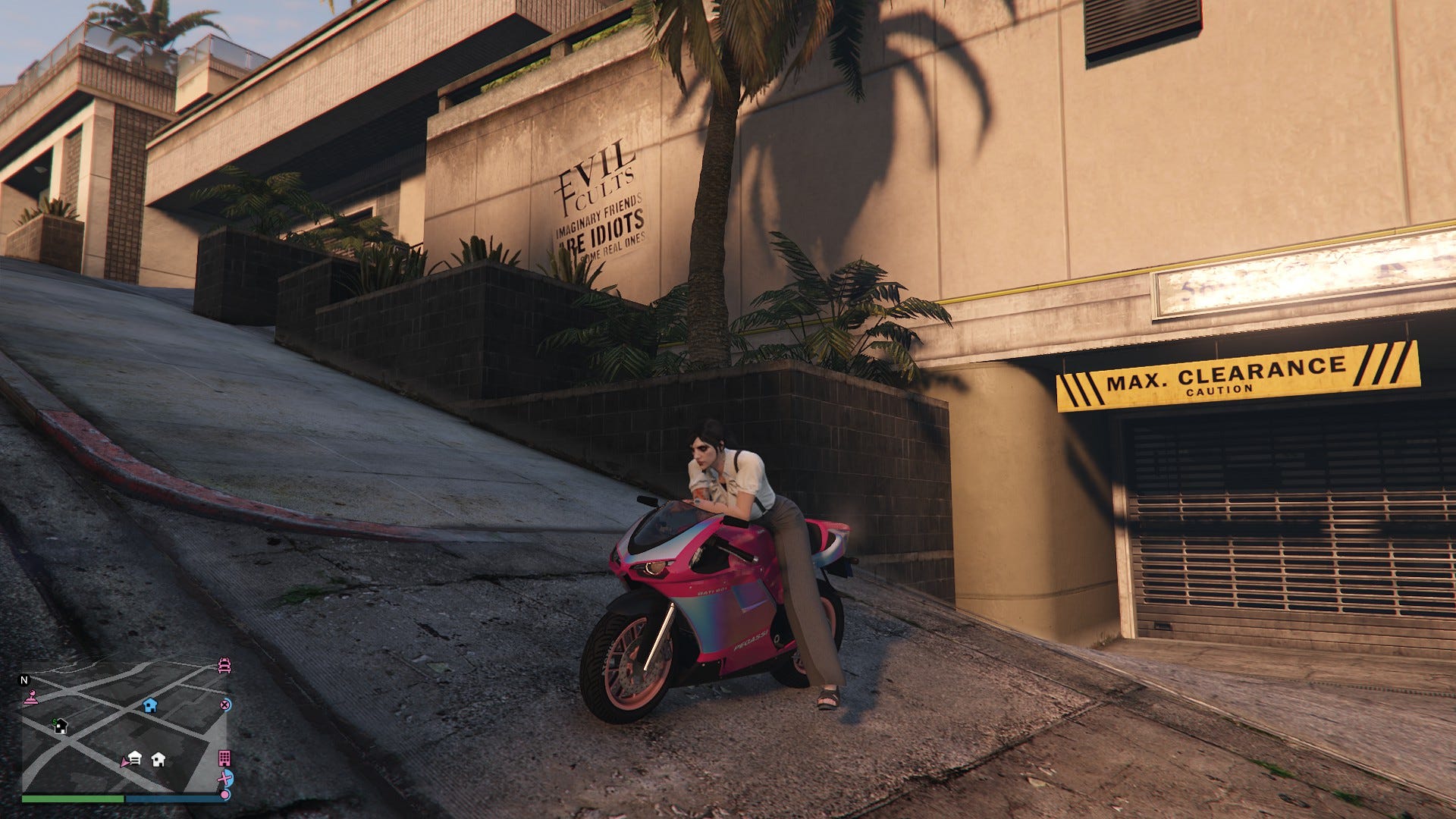
Task: Click the pink office building marker
Action: (x=224, y=758)
